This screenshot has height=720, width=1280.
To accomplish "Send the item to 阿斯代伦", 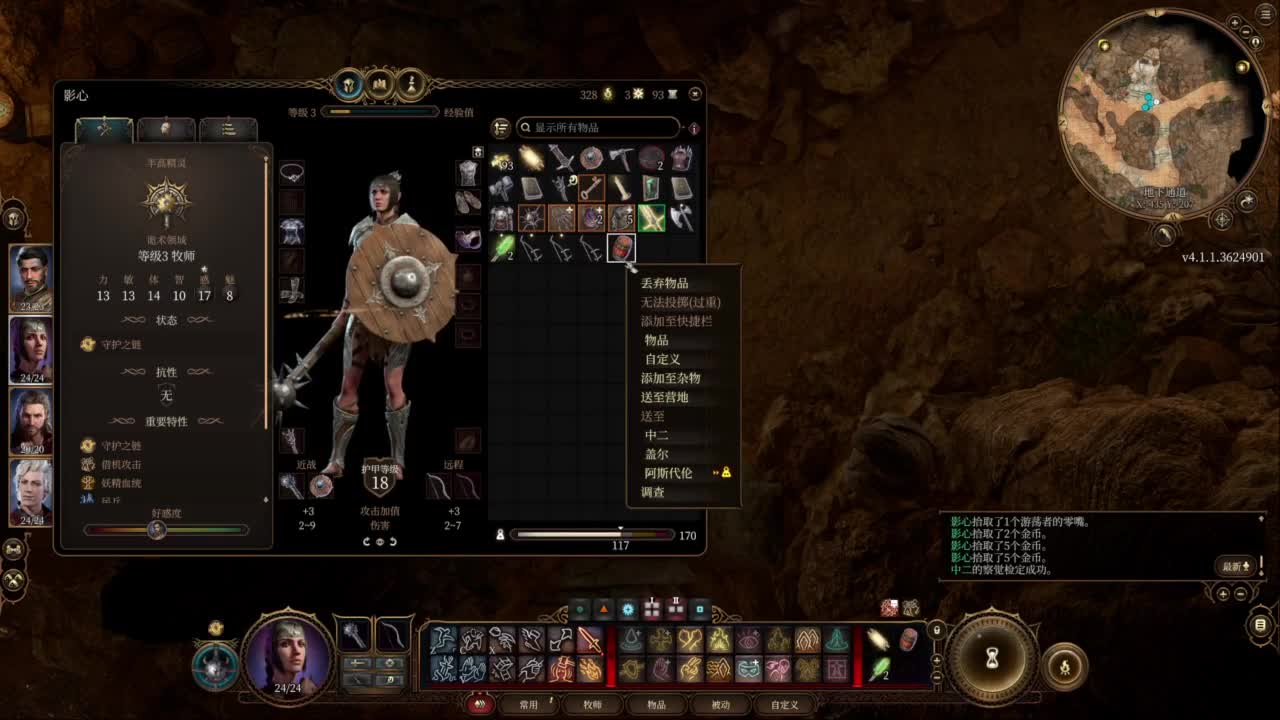I will (x=669, y=473).
